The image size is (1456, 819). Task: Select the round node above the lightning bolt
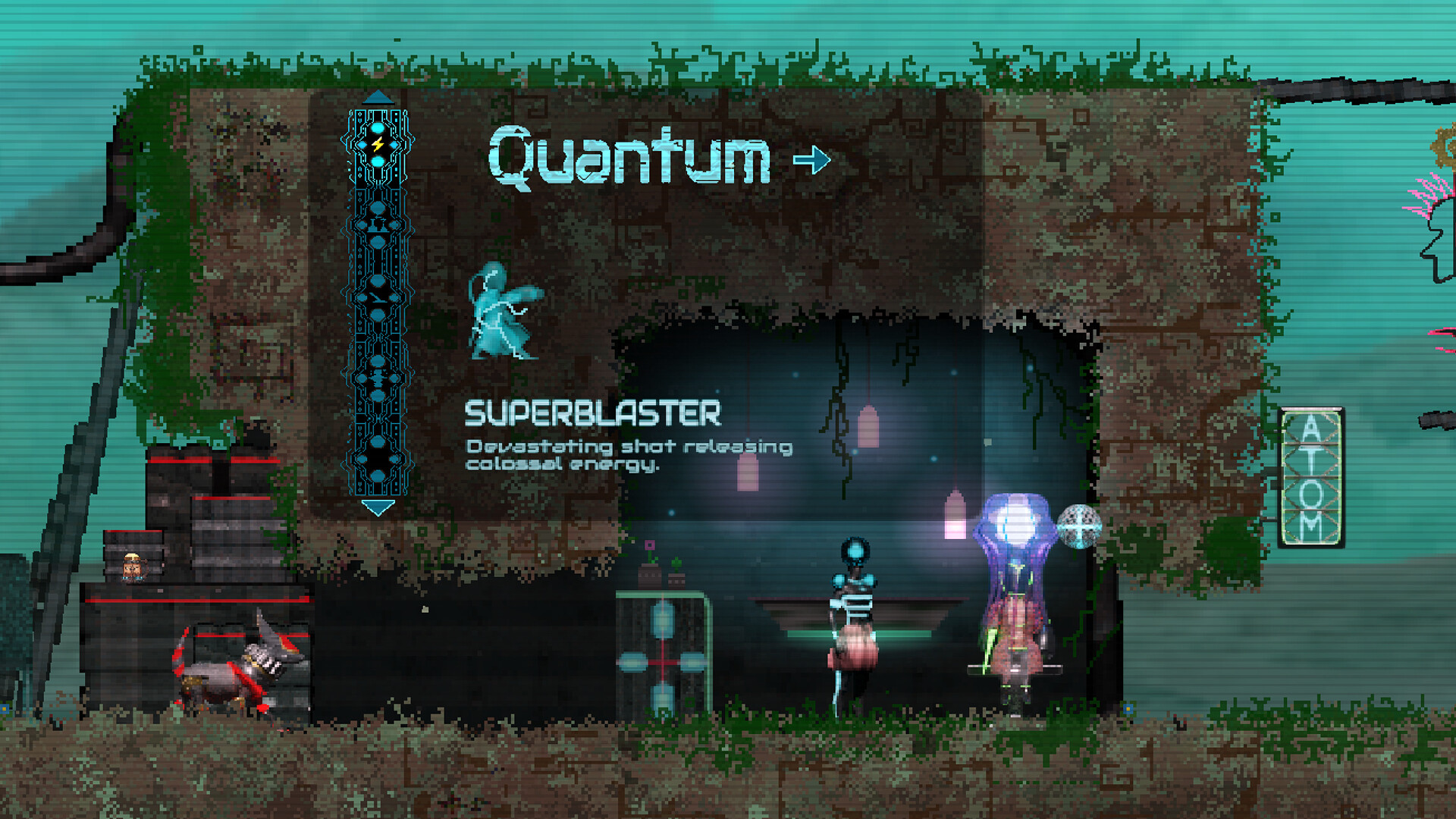pos(378,127)
